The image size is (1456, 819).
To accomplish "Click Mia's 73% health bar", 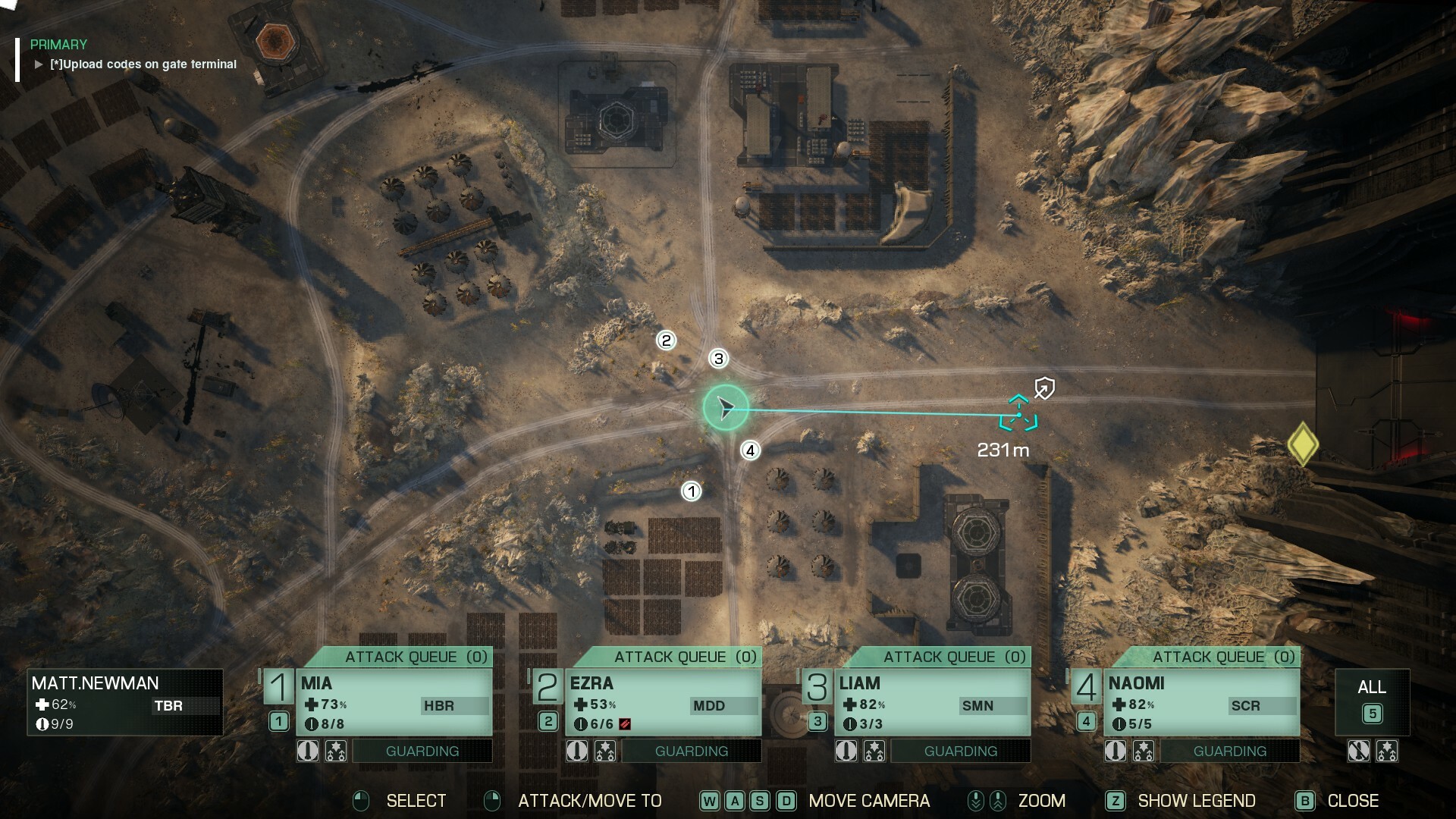I will 326,705.
